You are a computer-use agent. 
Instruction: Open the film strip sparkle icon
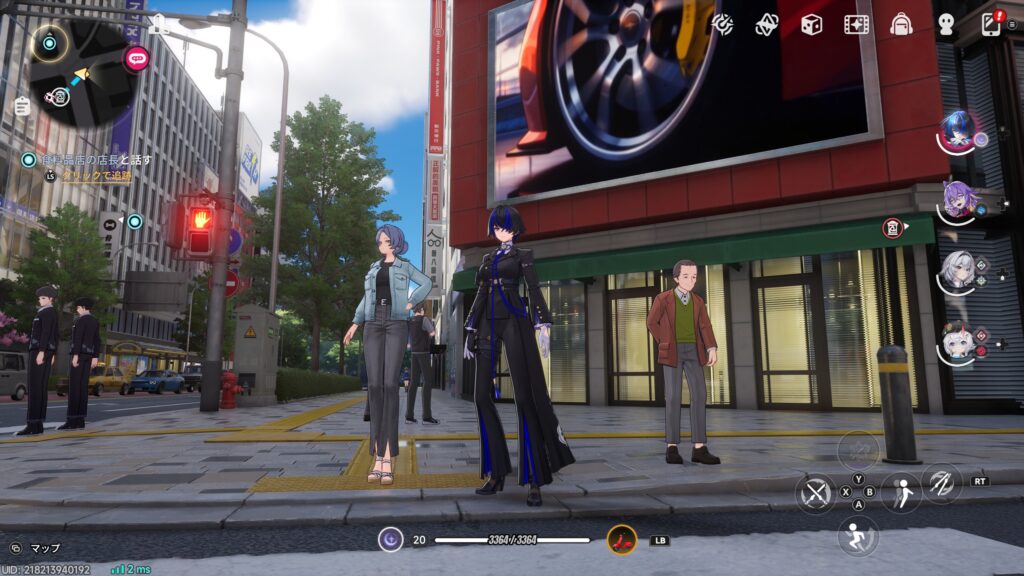[x=856, y=25]
